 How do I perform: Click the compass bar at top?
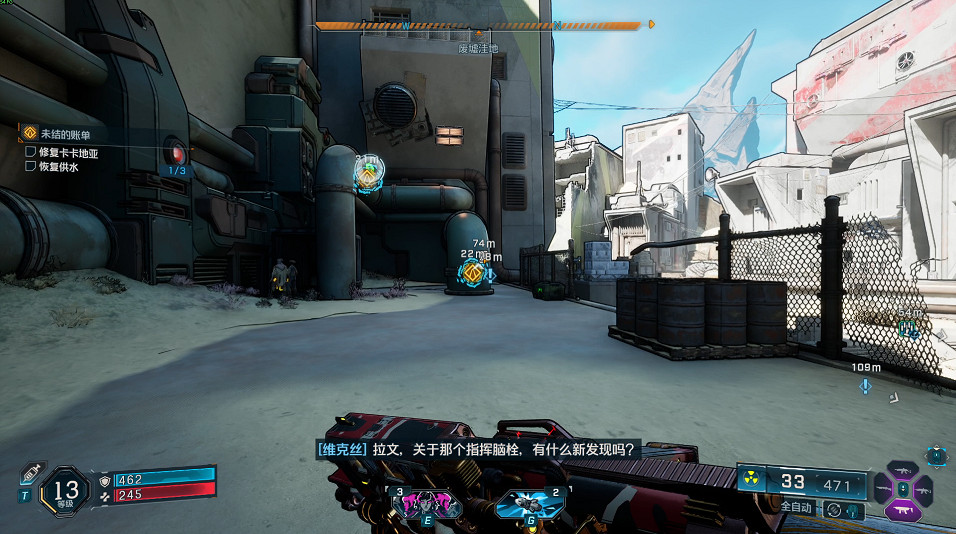click(478, 25)
